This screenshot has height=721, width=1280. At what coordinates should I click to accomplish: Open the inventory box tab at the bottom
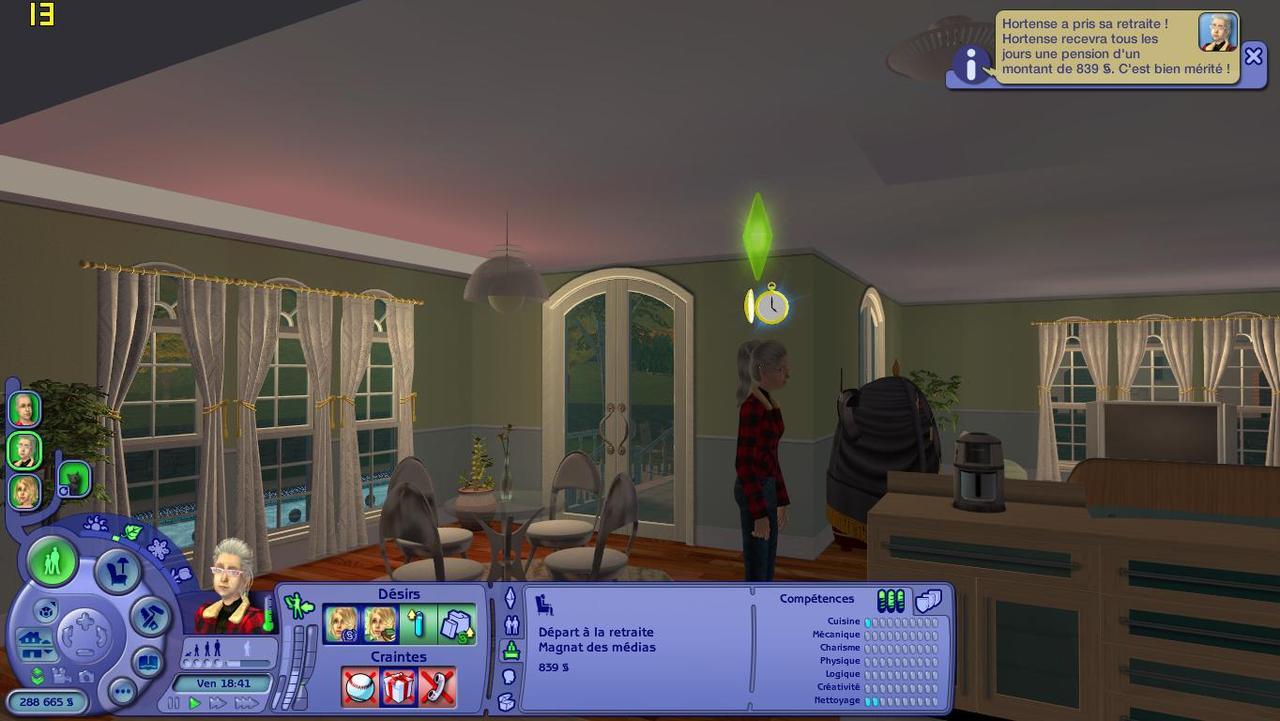click(x=507, y=701)
